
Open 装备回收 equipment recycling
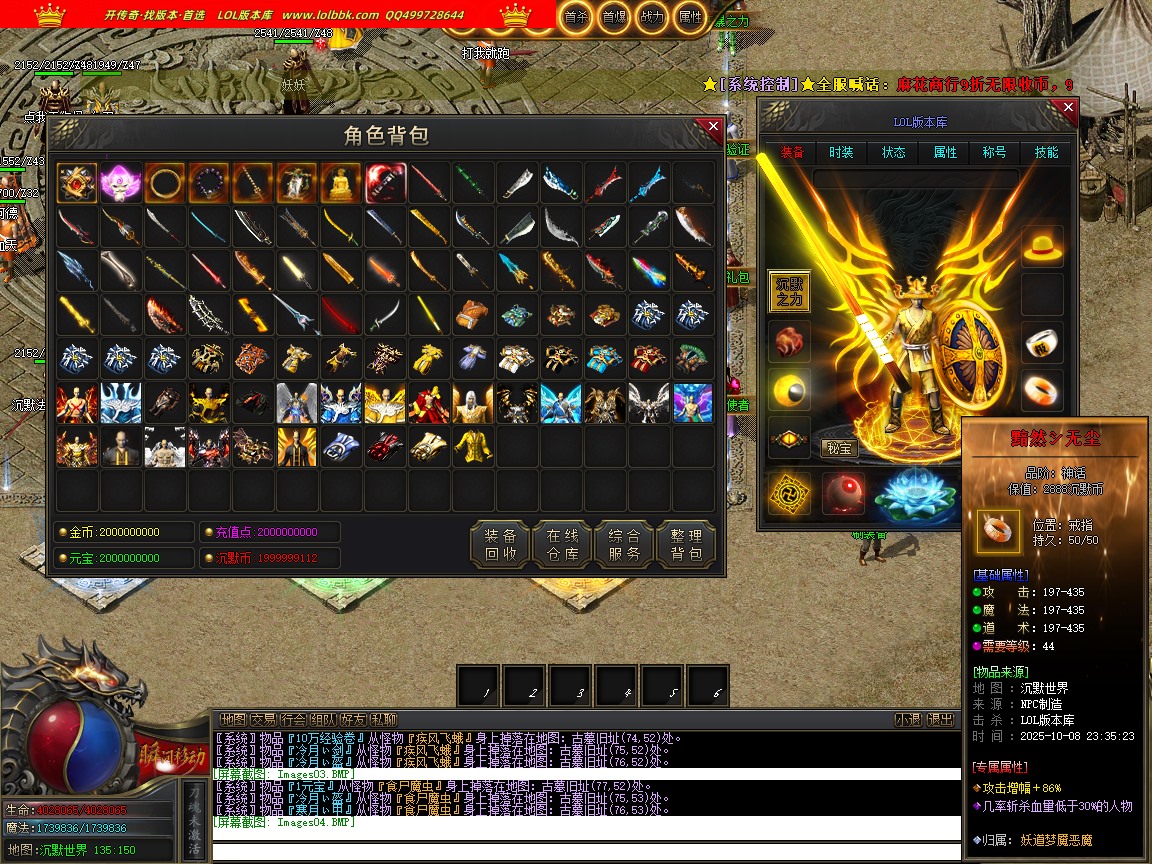tap(500, 543)
